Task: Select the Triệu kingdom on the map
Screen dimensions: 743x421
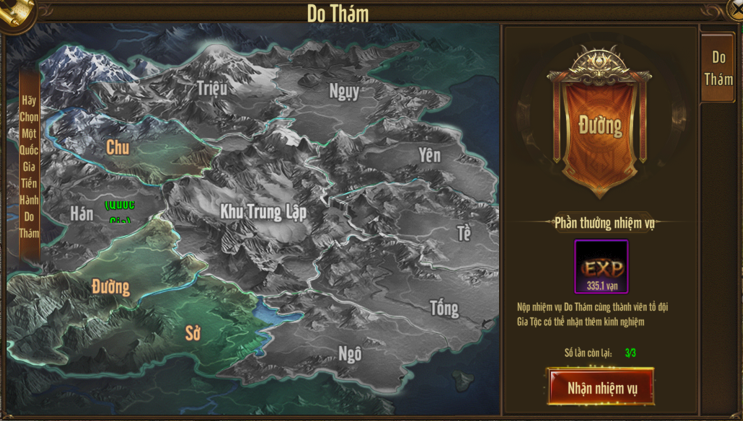Action: point(211,88)
